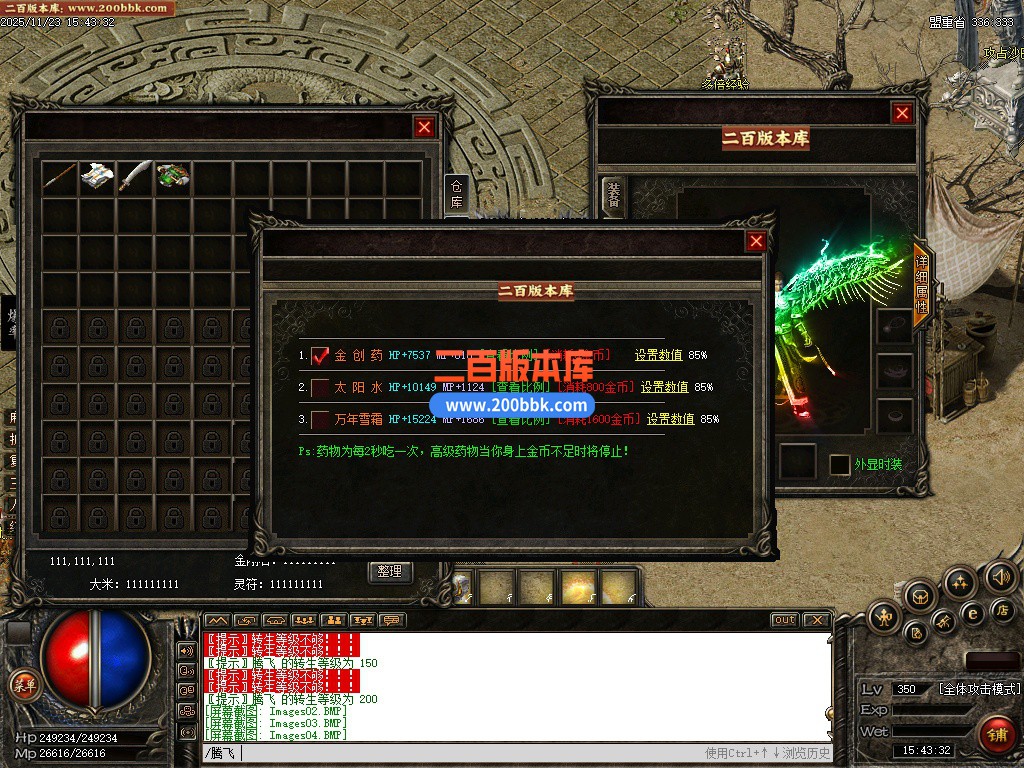Select the scroll book item in bag
The height and width of the screenshot is (768, 1024).
click(97, 176)
